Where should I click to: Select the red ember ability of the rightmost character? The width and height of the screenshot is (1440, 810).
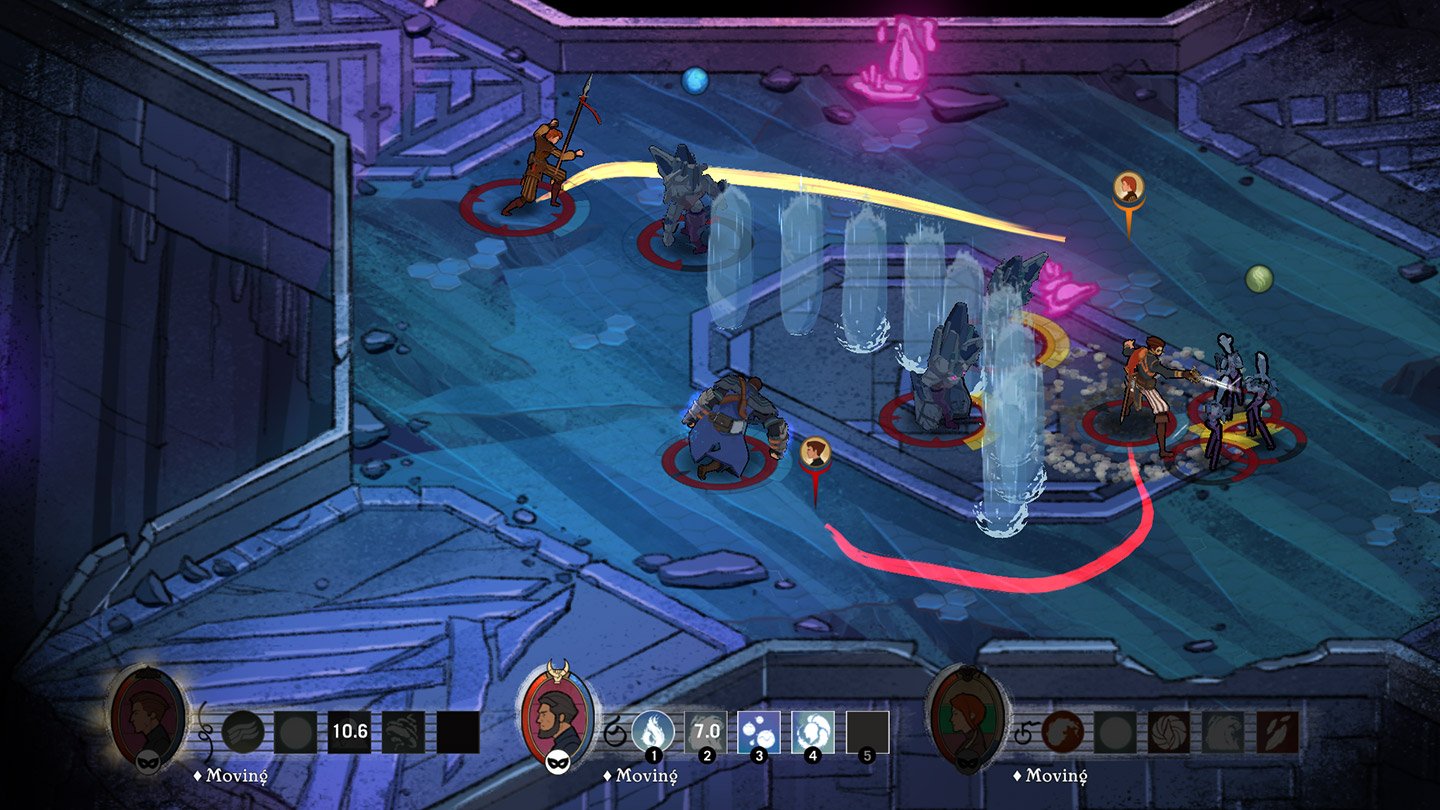click(1062, 730)
